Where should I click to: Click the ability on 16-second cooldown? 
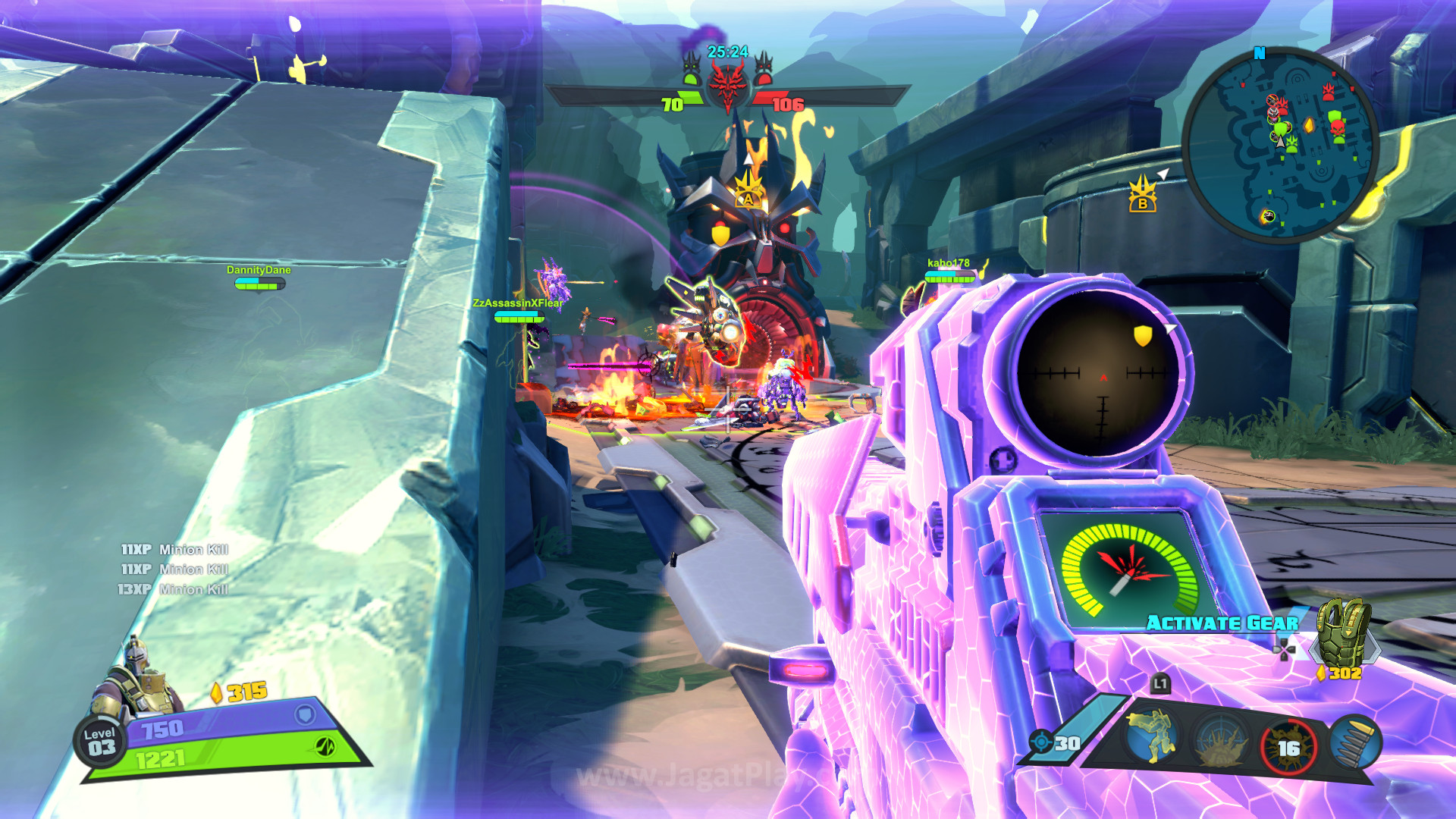[1288, 747]
